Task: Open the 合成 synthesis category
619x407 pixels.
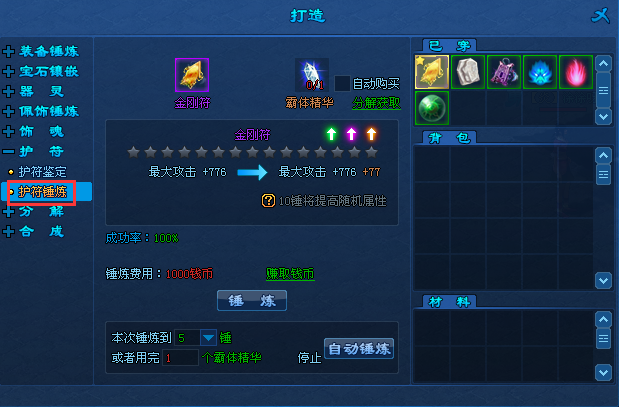Action: click(x=40, y=231)
